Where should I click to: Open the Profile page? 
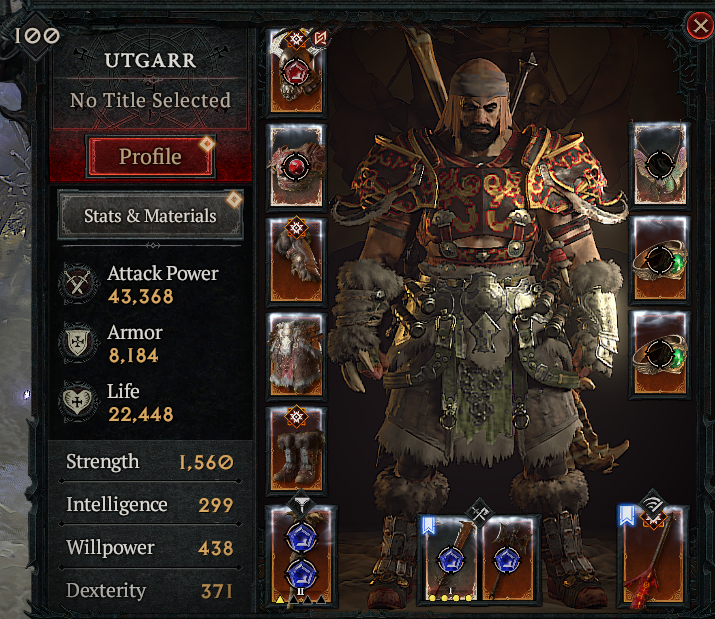[x=150, y=157]
